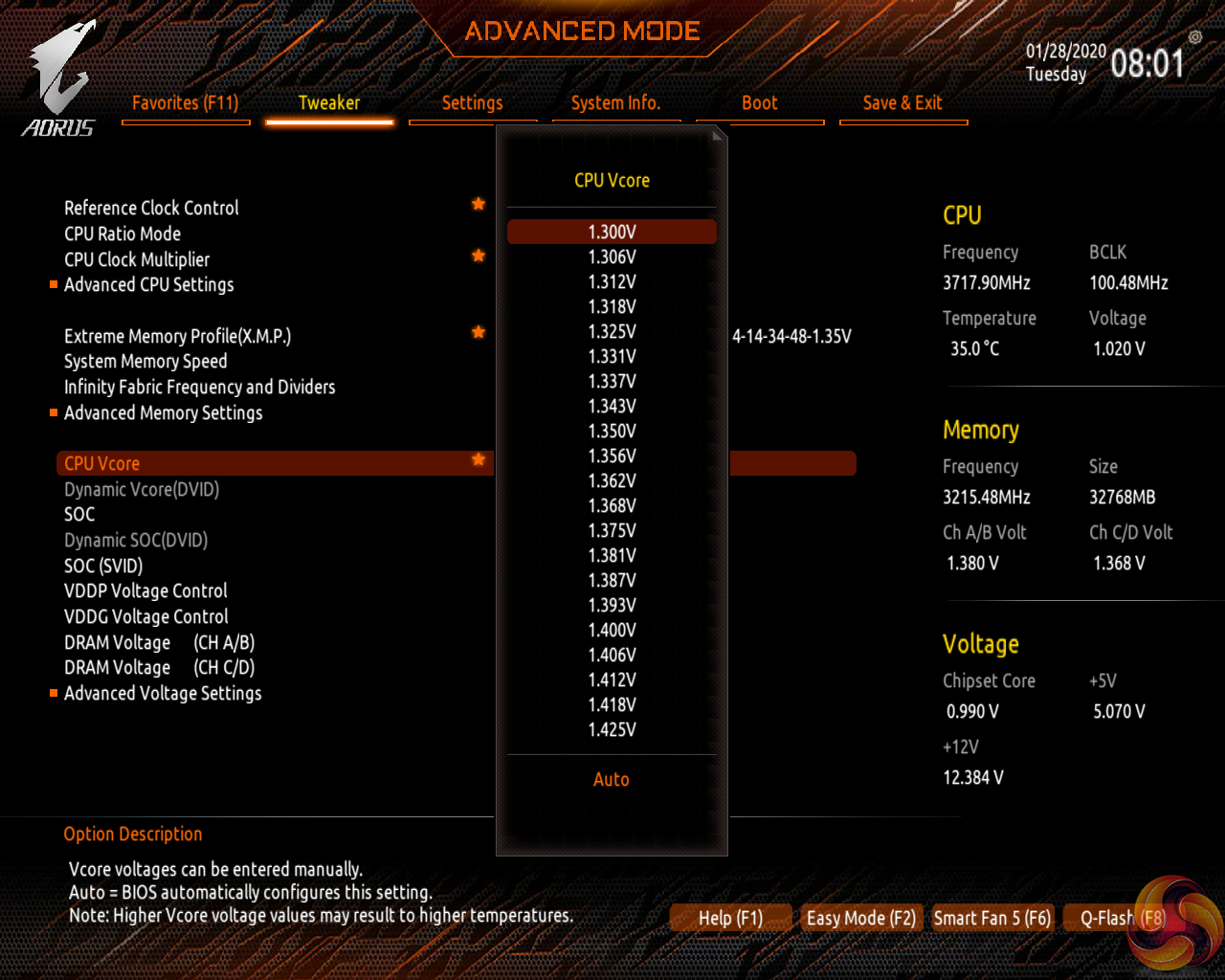
Task: Open Smart Fan 5 (F6)
Action: [x=991, y=918]
